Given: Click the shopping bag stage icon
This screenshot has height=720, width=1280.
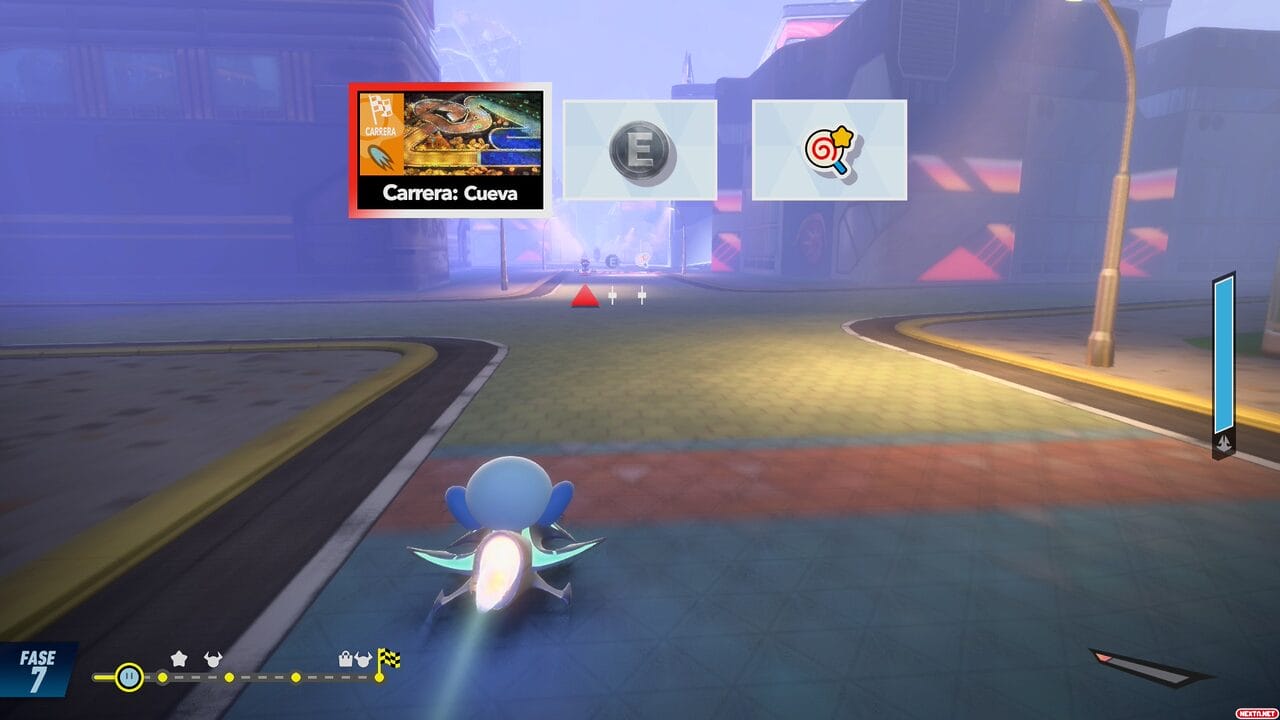Looking at the screenshot, I should (x=347, y=659).
